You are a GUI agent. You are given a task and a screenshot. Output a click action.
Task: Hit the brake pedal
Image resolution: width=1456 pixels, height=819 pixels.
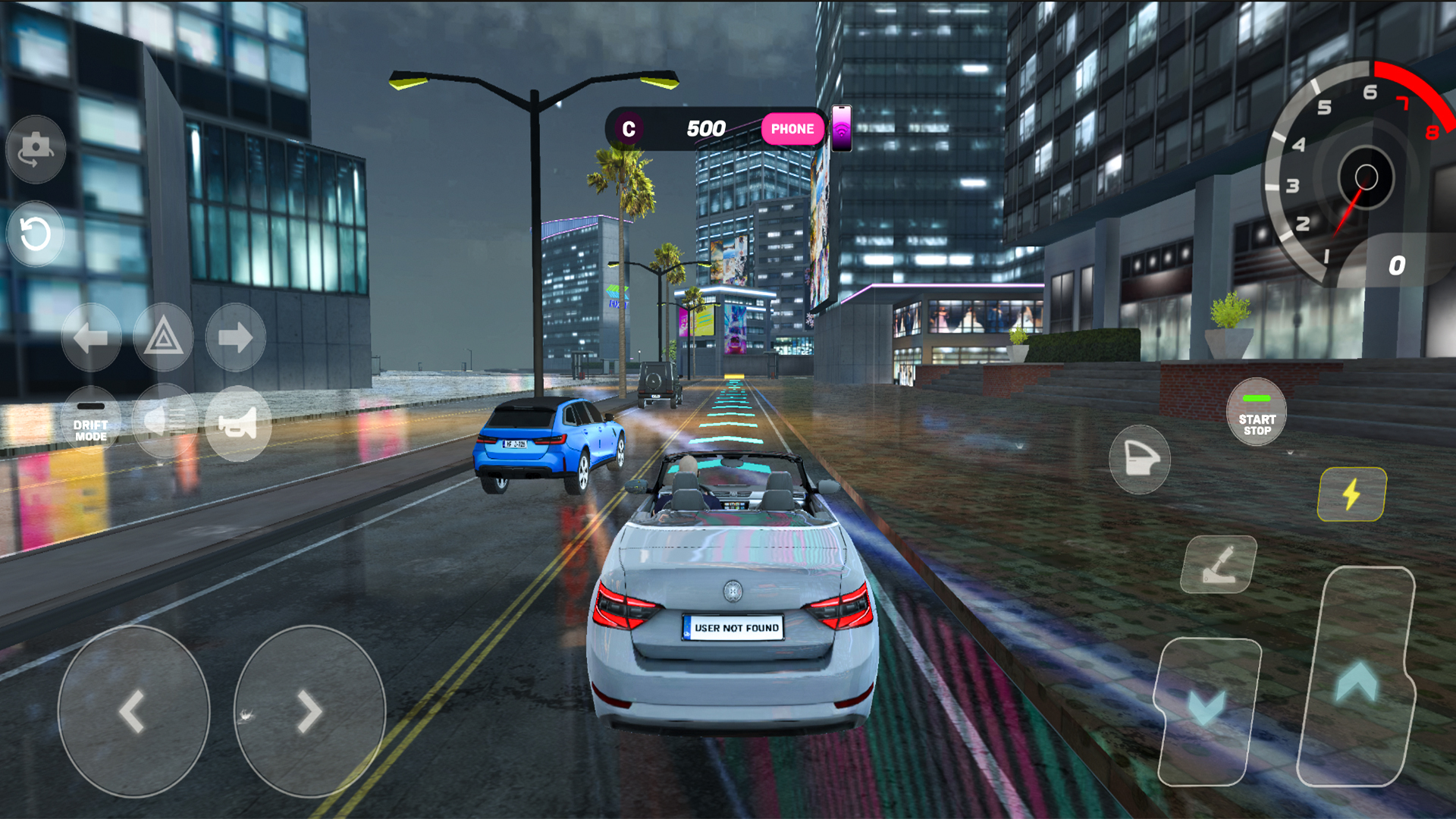(x=1206, y=709)
